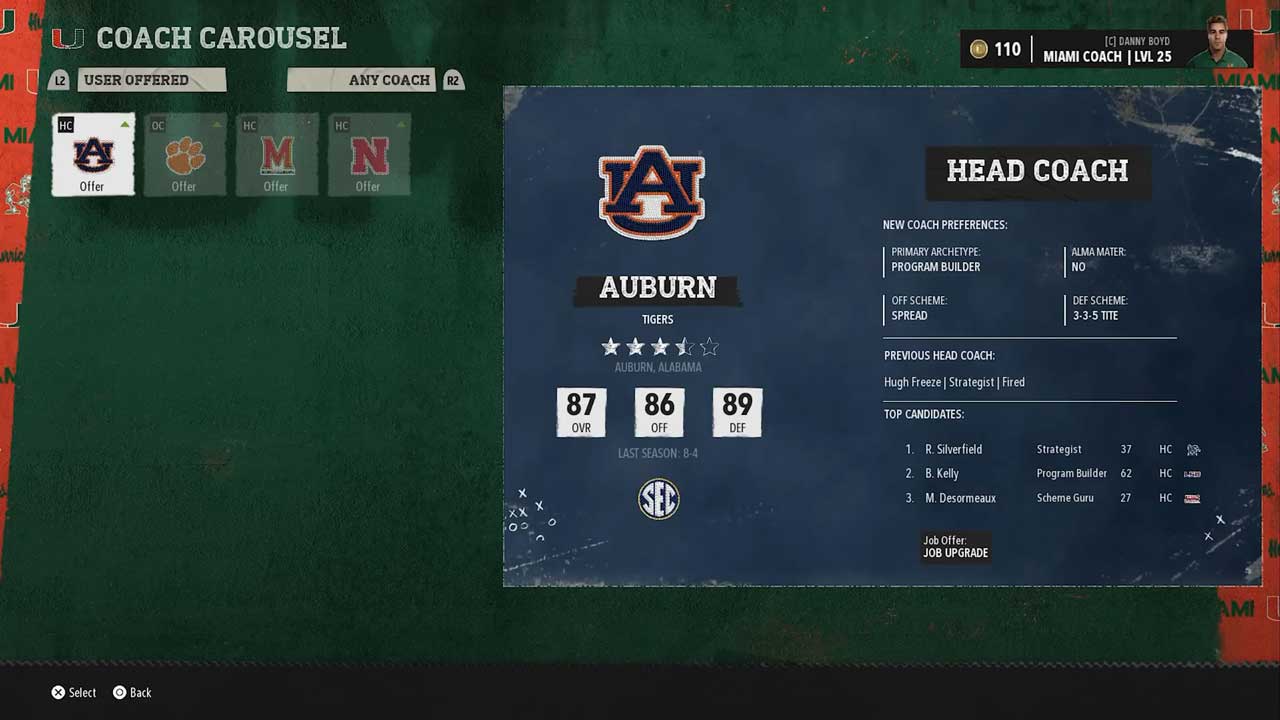1280x720 pixels.
Task: Select candidate B. Kelly row
Action: (1050, 474)
